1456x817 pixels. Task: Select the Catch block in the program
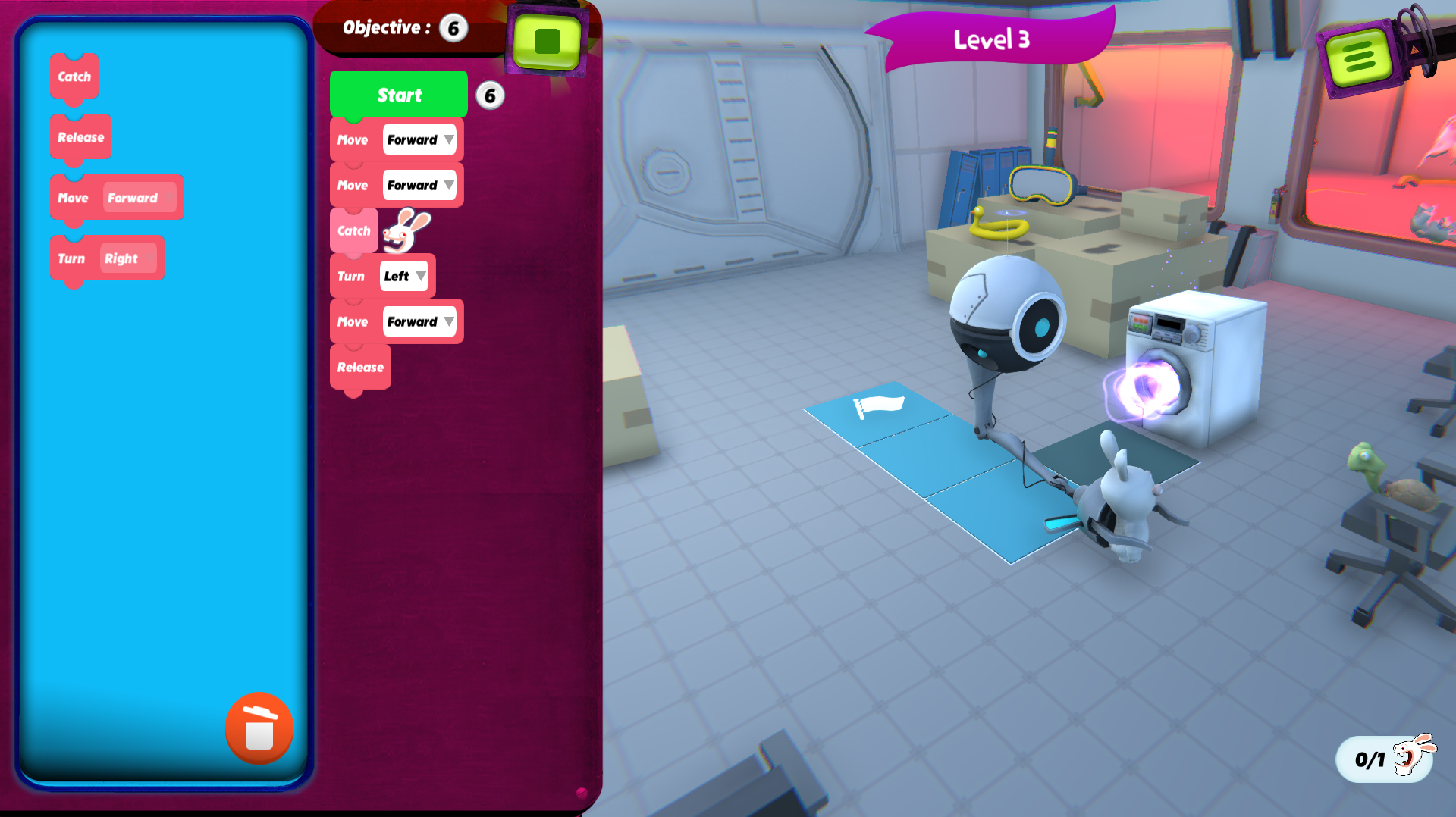point(353,230)
